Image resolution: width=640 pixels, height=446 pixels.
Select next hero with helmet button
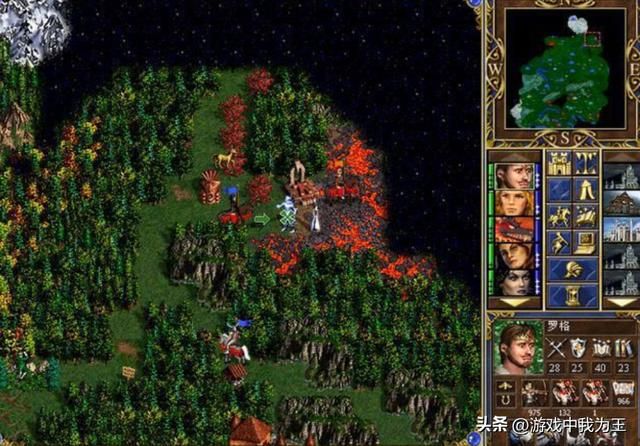[572, 269]
